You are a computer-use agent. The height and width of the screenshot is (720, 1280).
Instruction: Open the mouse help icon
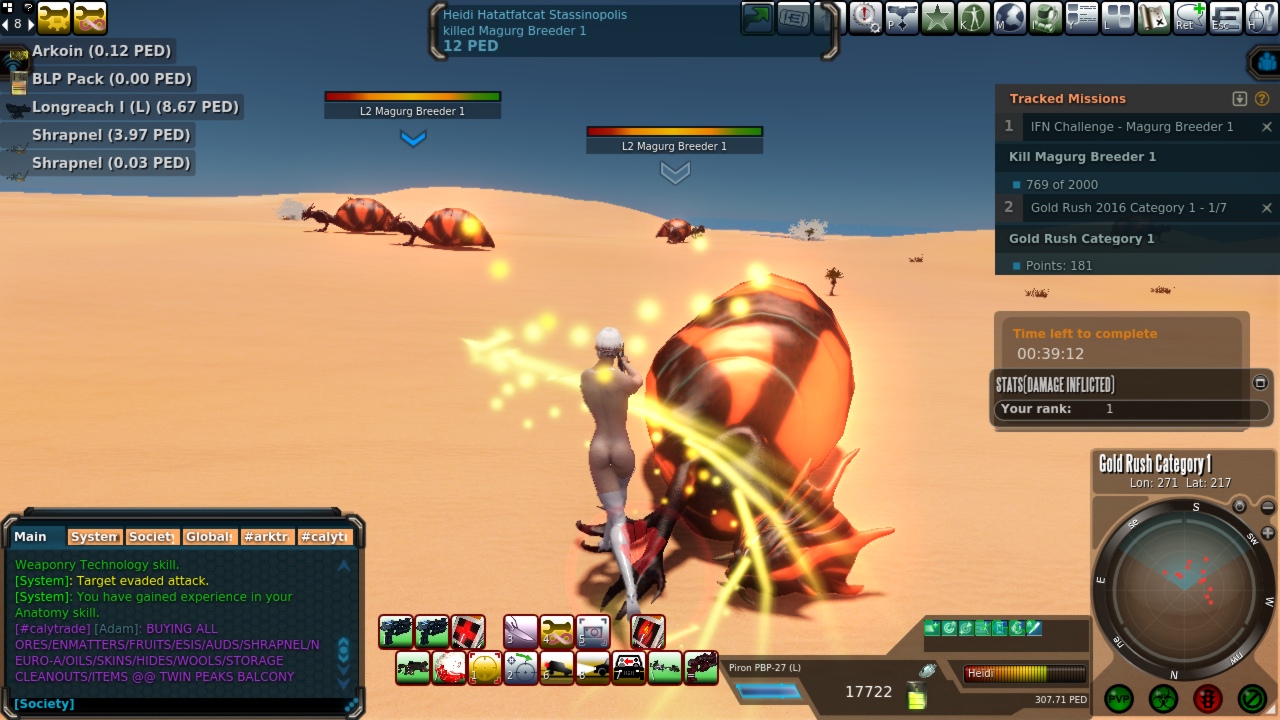[1262, 18]
